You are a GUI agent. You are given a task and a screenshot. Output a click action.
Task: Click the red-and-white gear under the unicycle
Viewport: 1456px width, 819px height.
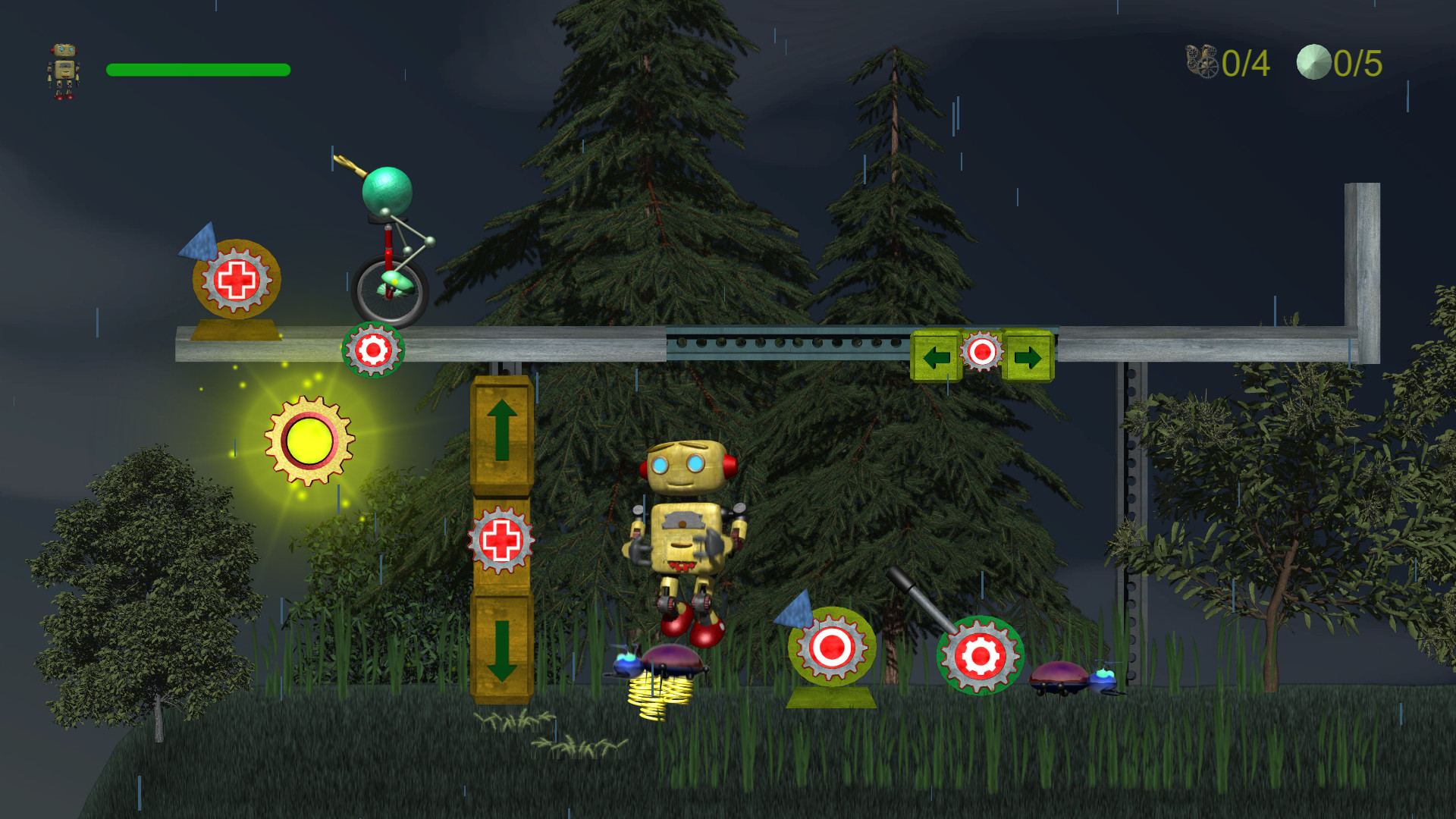click(373, 350)
